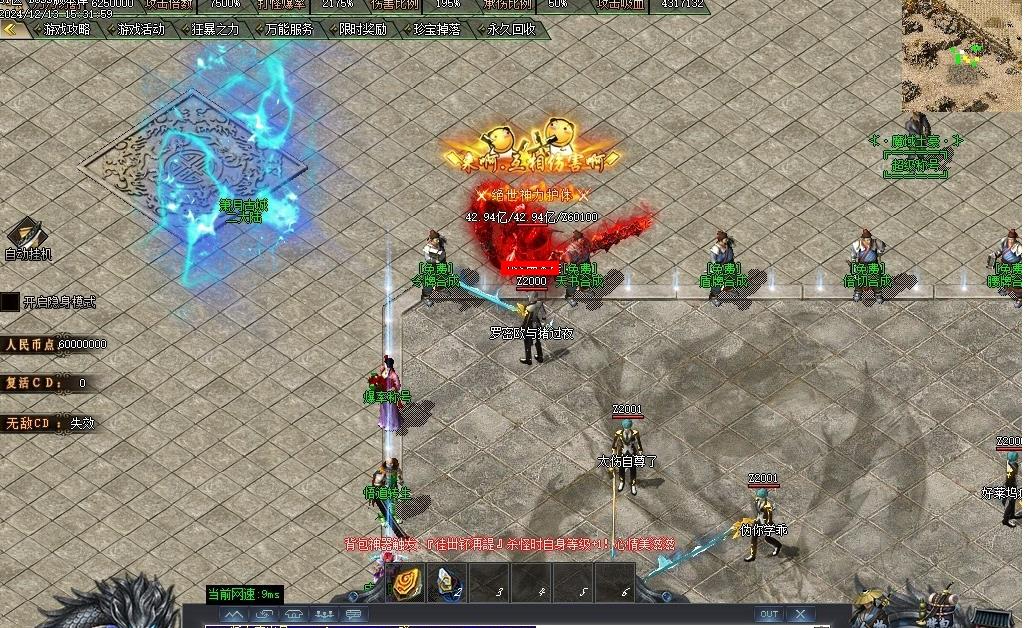Open the 限时奖励 timed rewards tab

[x=363, y=30]
